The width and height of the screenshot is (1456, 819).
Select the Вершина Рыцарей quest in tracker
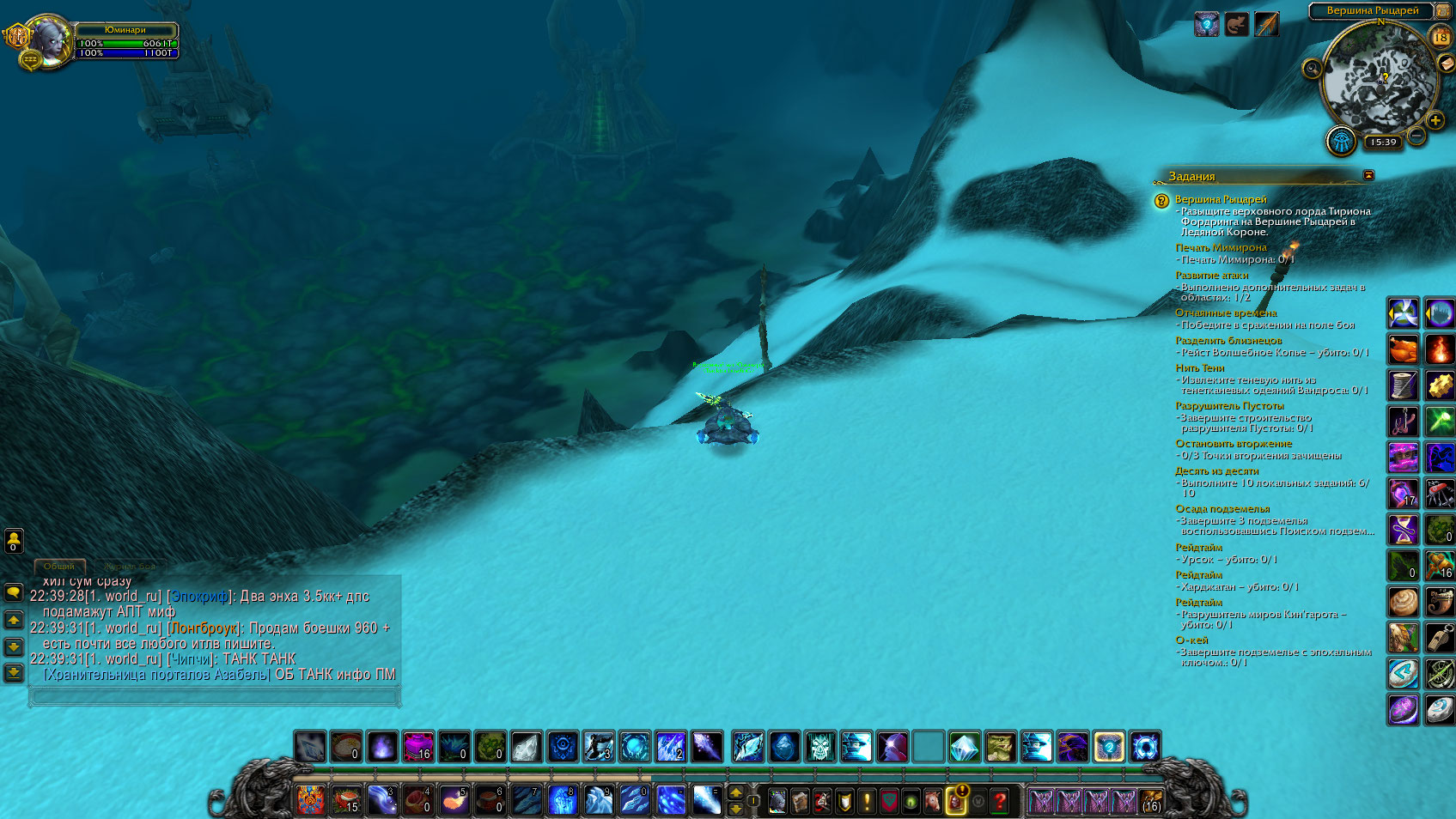click(1220, 199)
